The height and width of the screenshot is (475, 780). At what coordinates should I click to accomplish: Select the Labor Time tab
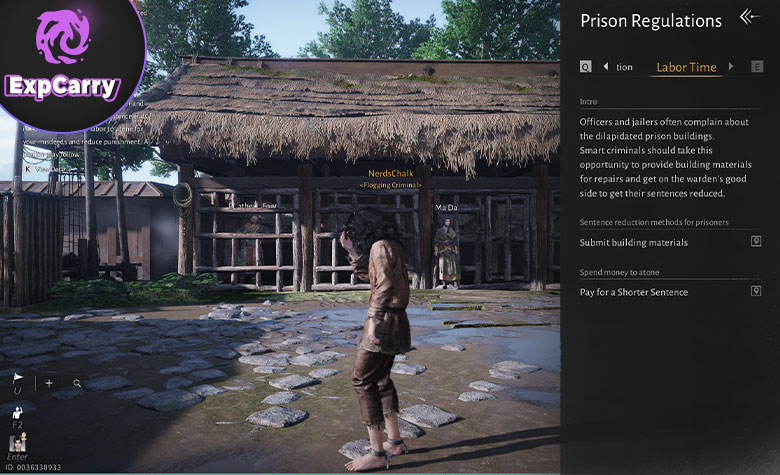point(686,67)
